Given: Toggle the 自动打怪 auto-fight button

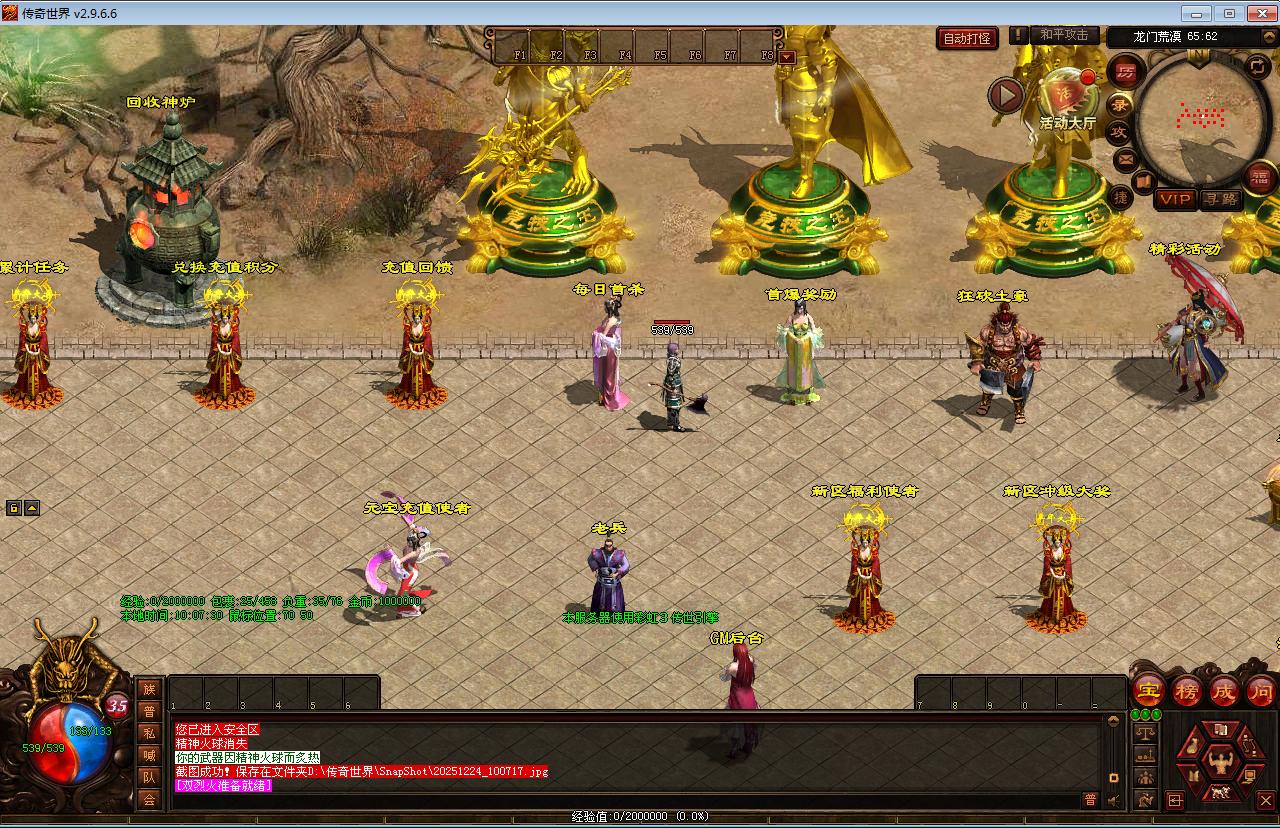Looking at the screenshot, I should (968, 38).
